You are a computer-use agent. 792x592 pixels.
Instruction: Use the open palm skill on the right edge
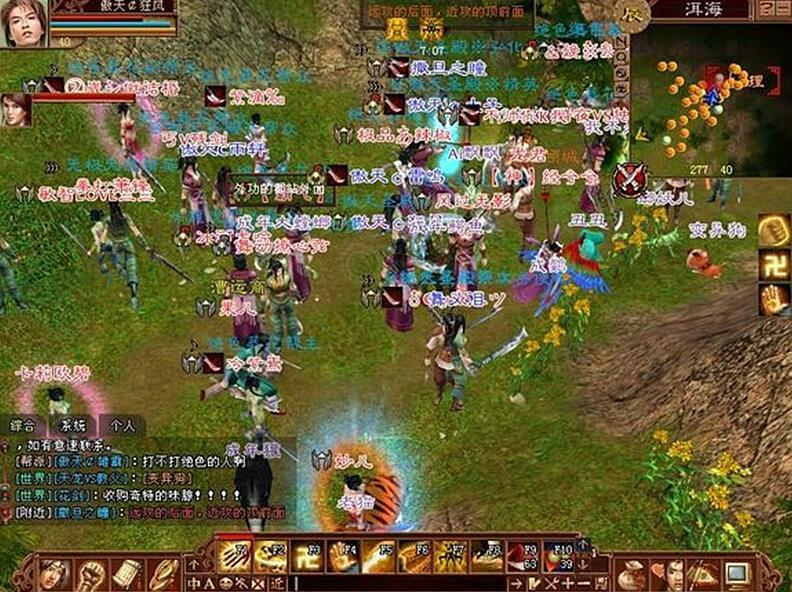pos(773,299)
